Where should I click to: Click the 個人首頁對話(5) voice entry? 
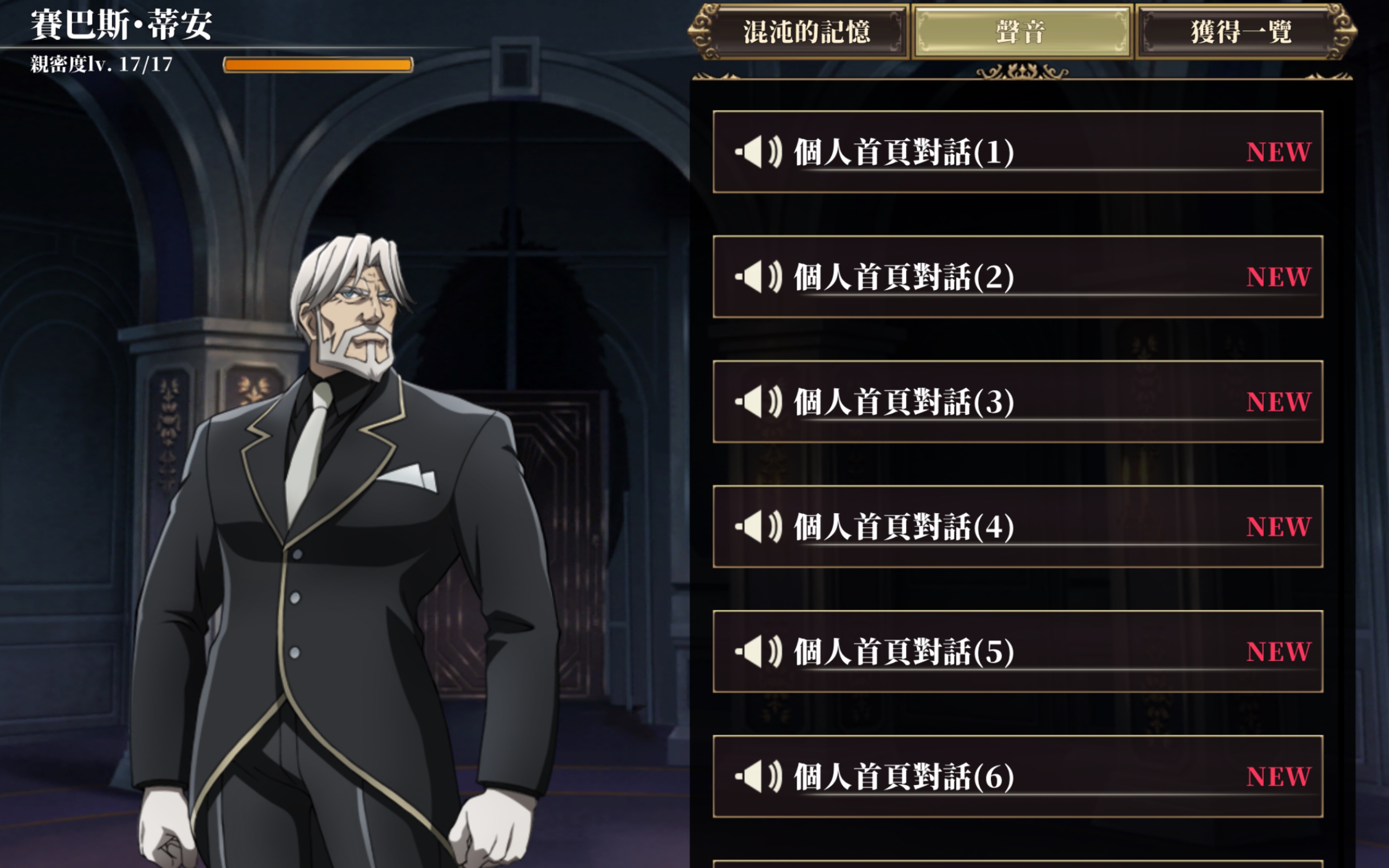tap(1017, 651)
